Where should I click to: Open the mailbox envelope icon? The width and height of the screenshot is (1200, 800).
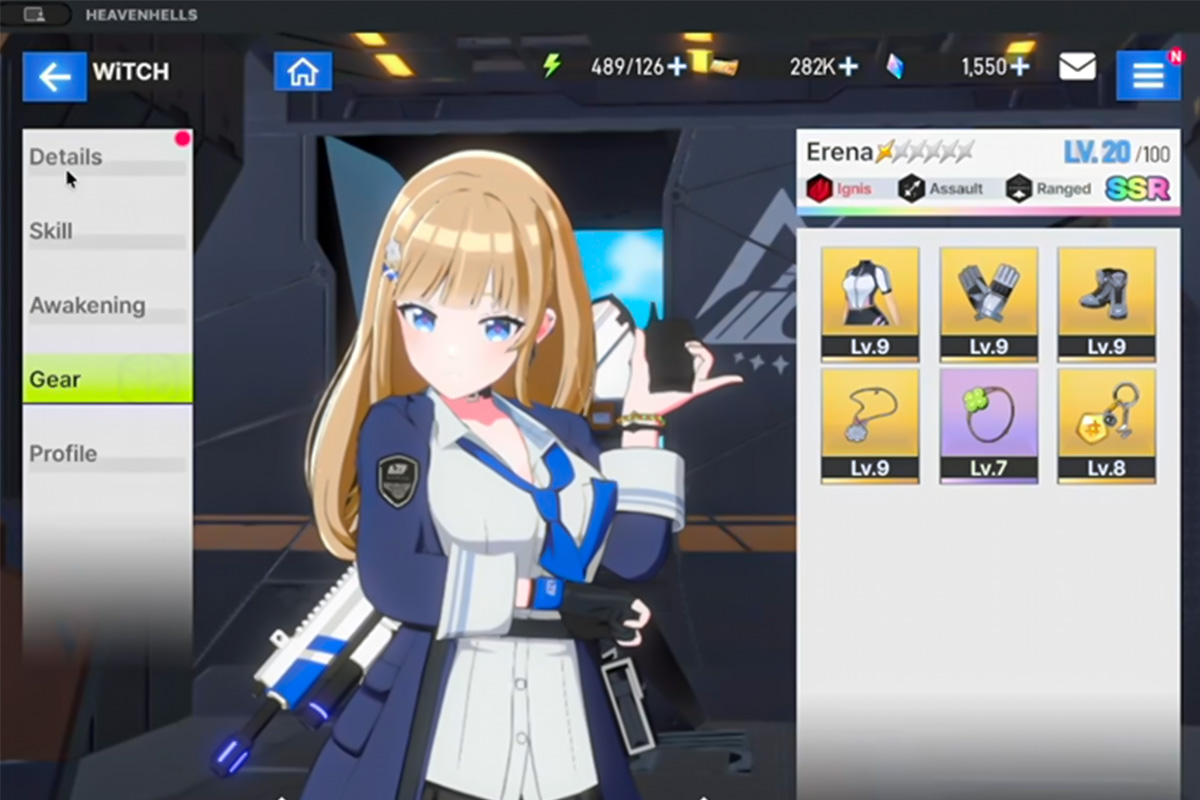(1077, 67)
